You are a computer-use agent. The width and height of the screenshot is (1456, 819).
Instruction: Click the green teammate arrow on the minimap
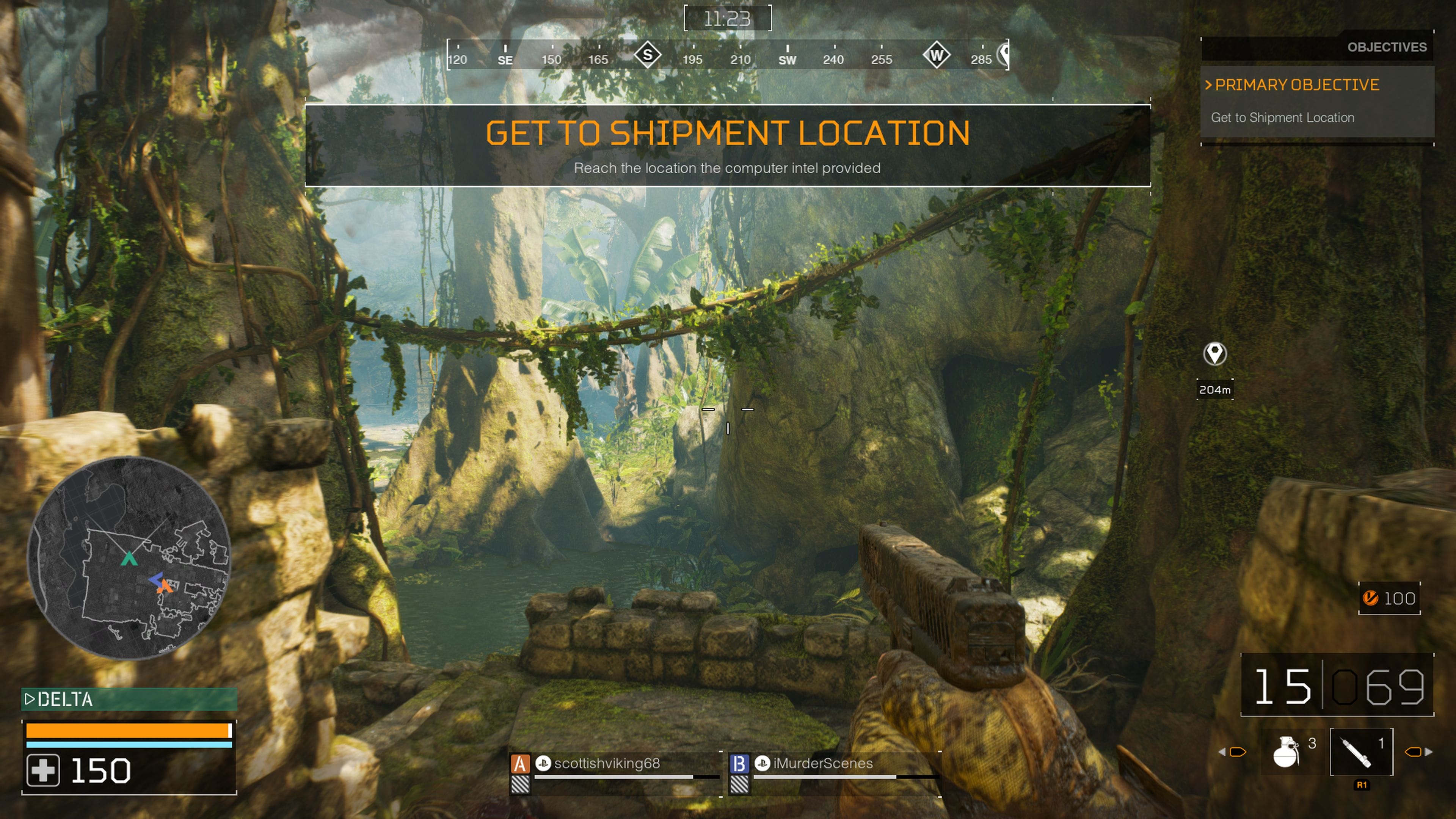pyautogui.click(x=129, y=559)
